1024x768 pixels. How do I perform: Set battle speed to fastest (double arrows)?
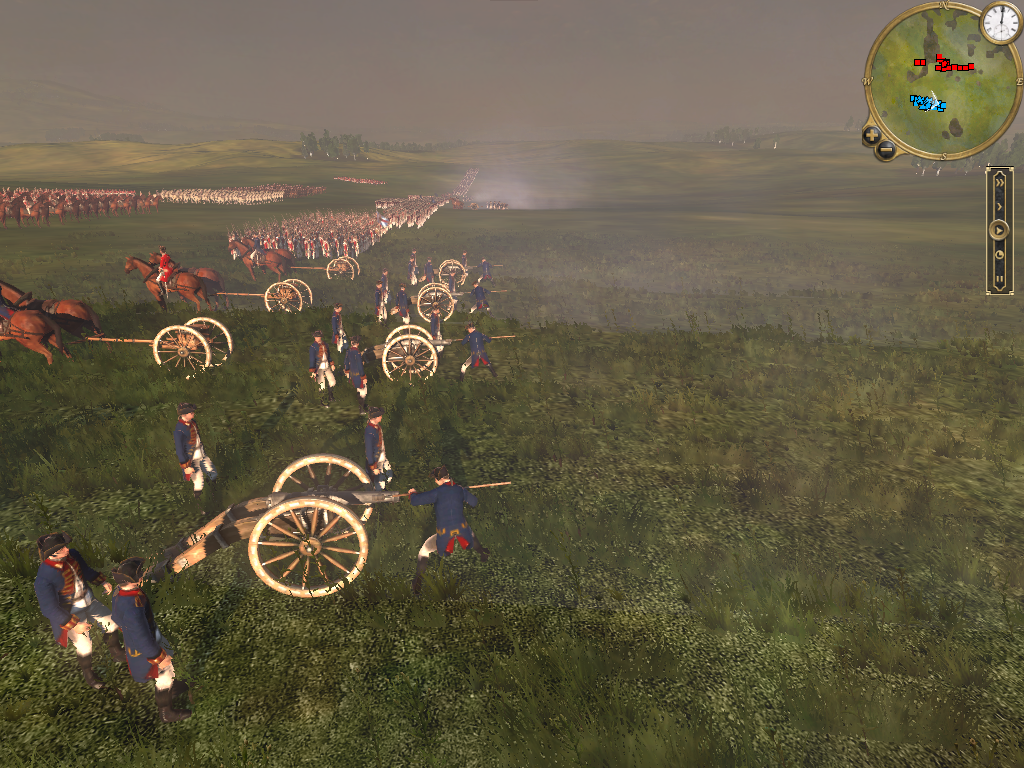[999, 182]
